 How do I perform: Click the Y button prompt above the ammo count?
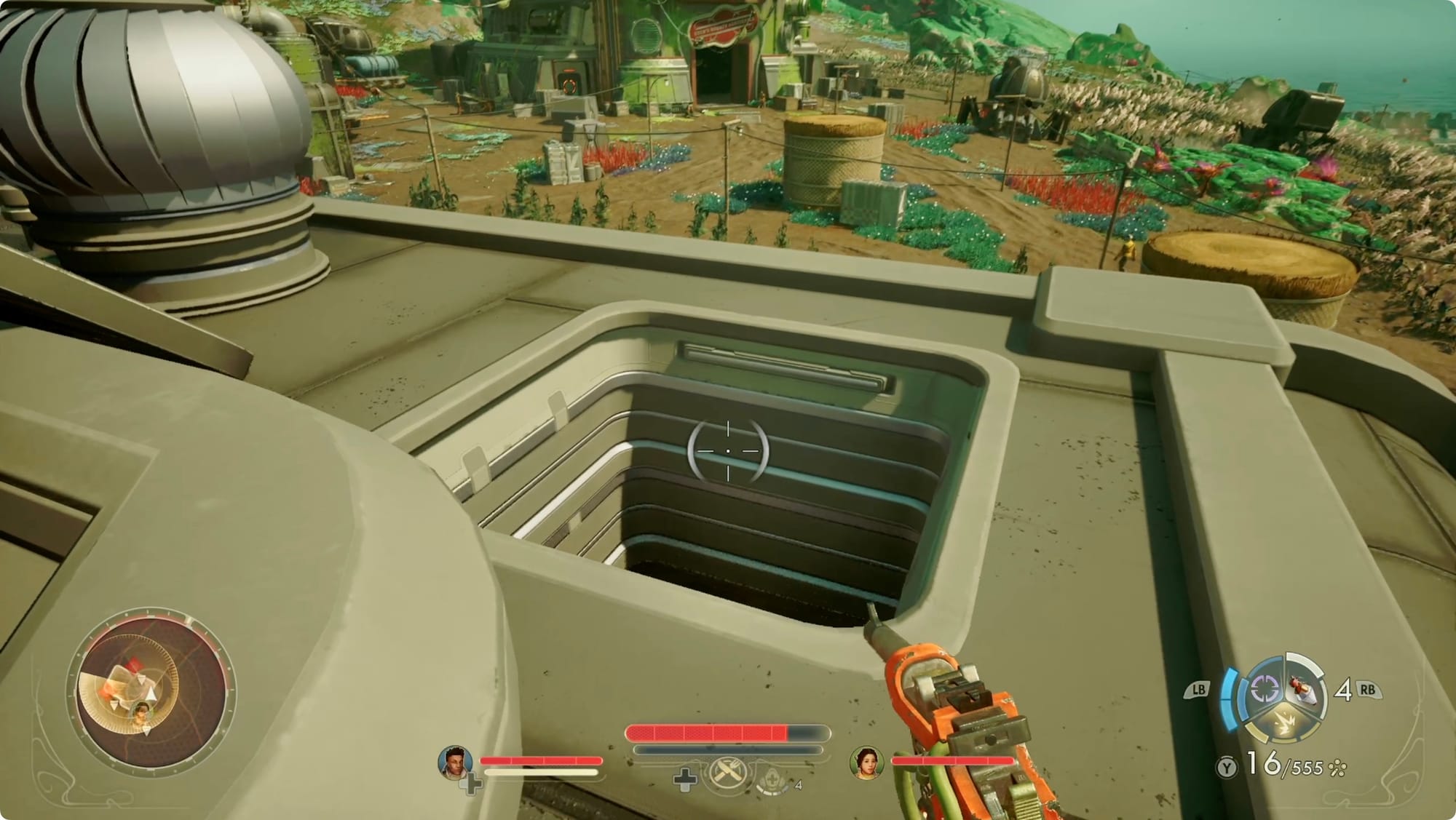tap(1227, 766)
